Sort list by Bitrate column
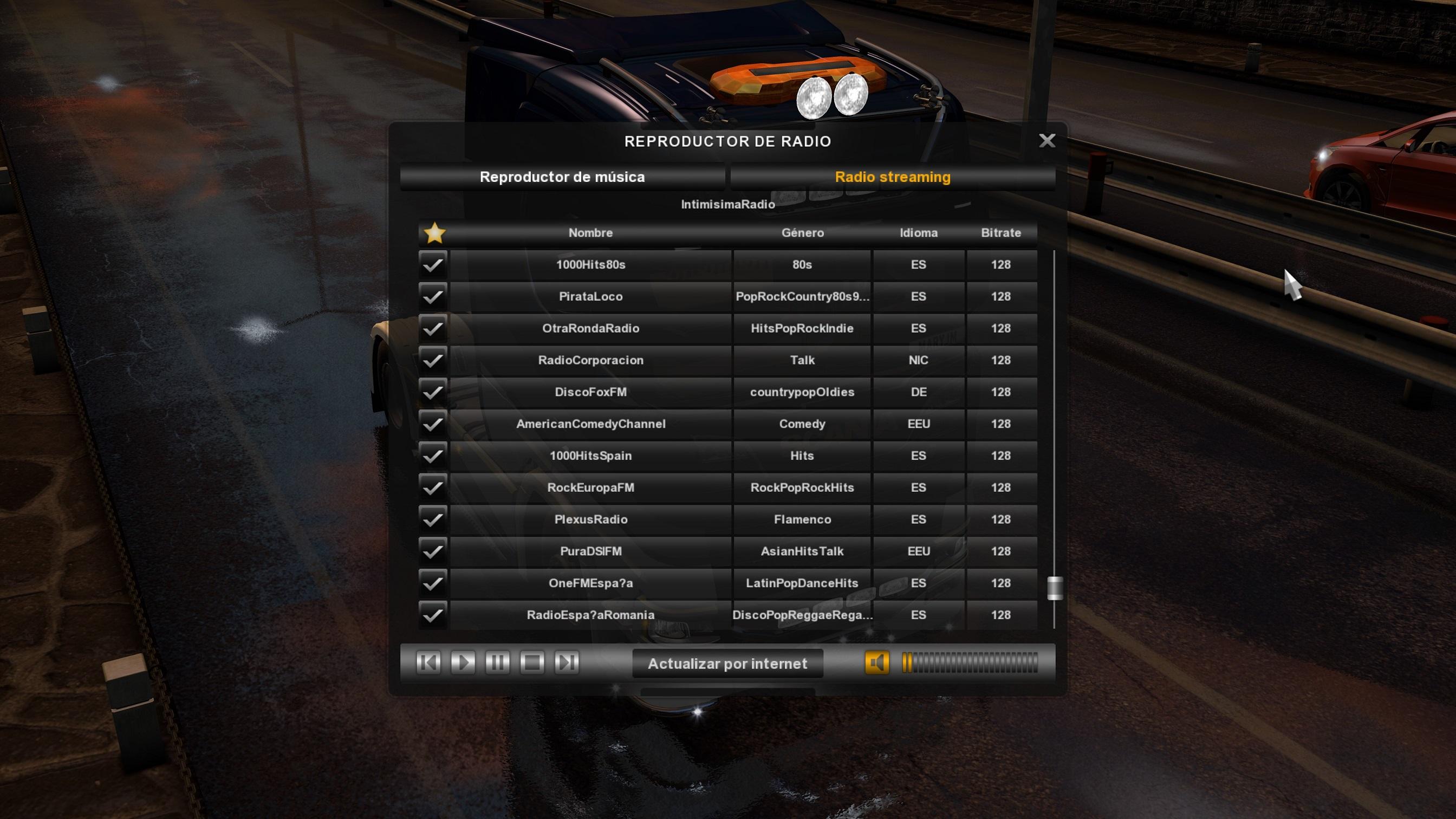This screenshot has width=1456, height=819. click(1000, 233)
